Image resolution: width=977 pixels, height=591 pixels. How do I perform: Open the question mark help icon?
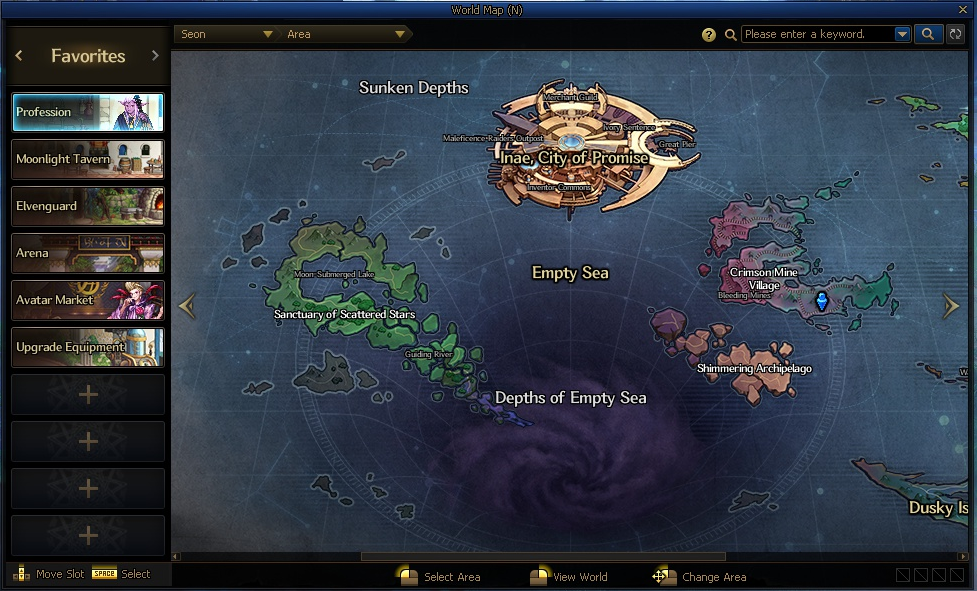tap(709, 35)
